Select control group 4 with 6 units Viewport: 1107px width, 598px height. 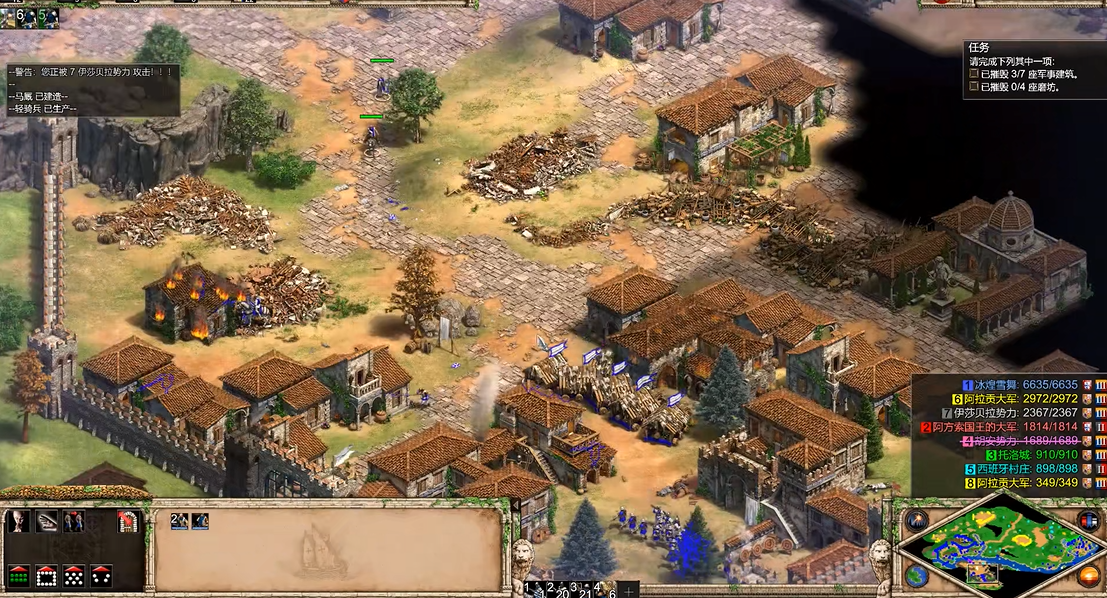(x=602, y=589)
